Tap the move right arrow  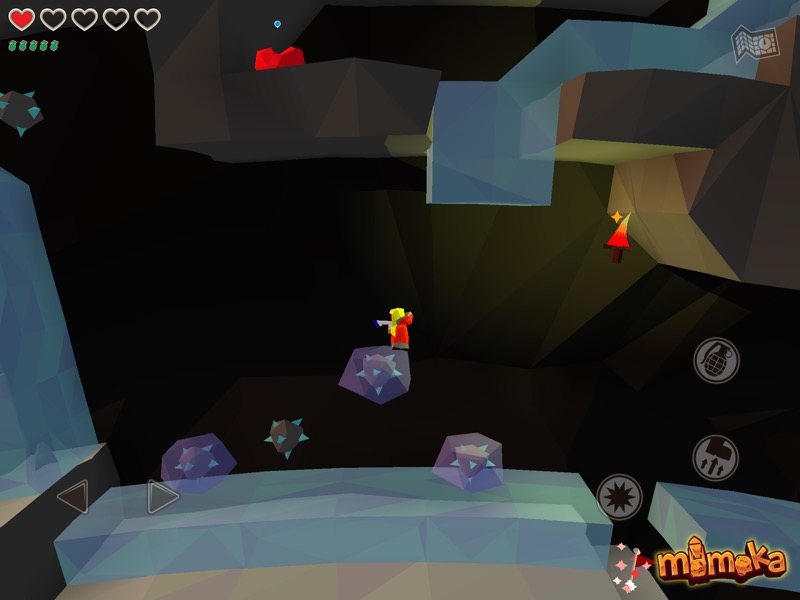coord(162,497)
